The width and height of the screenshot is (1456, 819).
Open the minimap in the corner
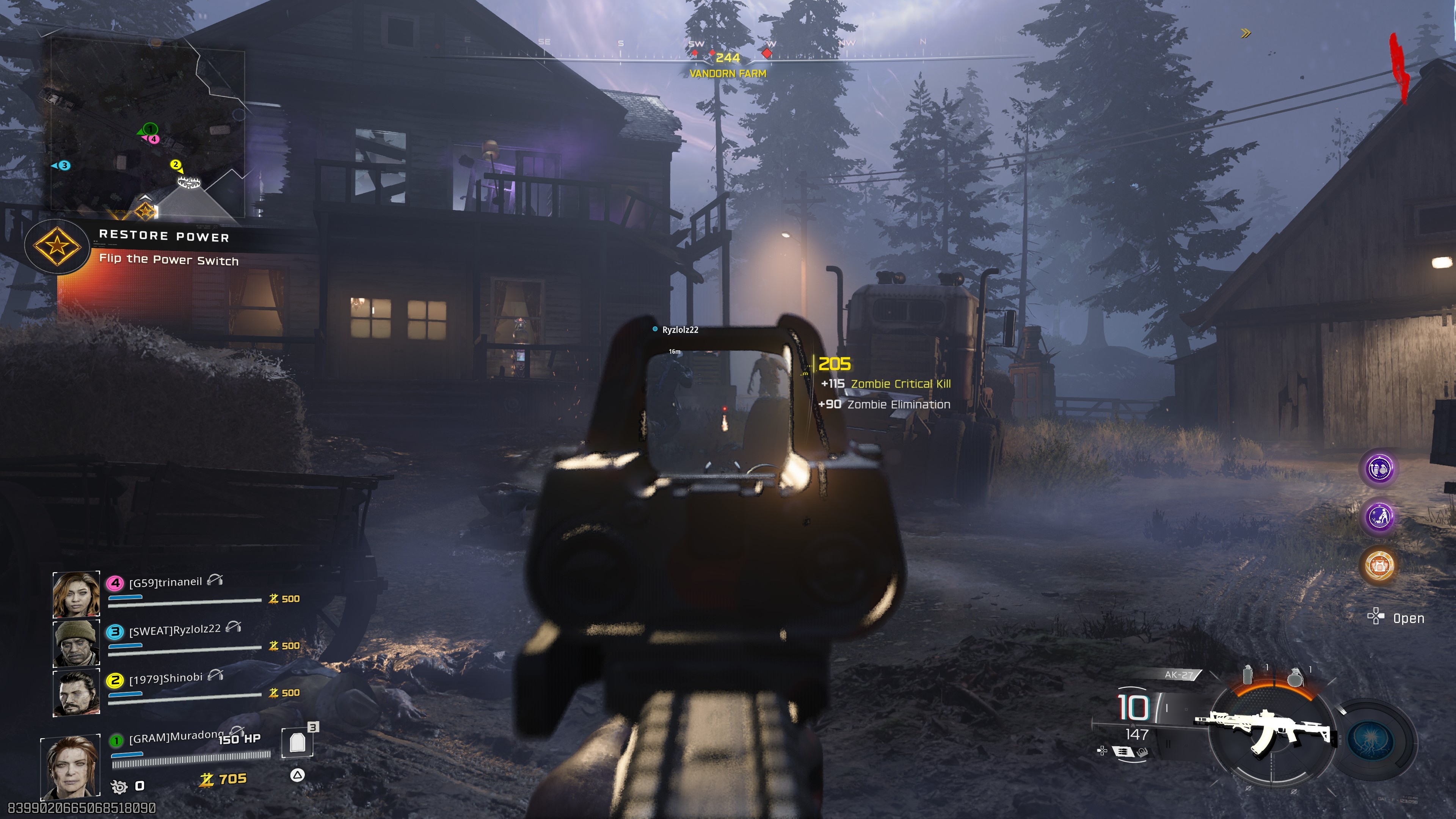(x=147, y=127)
